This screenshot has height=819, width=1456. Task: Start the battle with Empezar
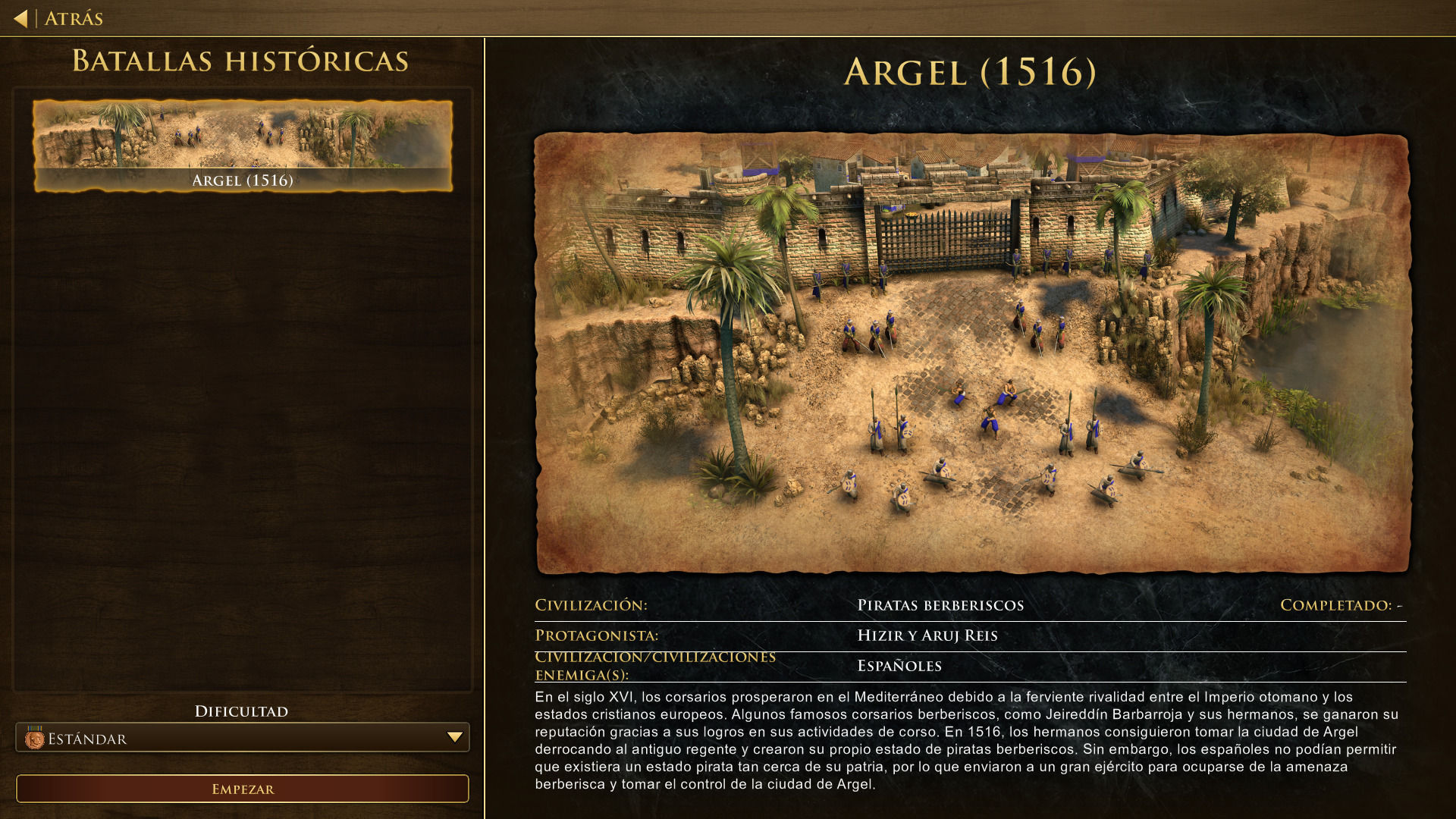point(243,789)
